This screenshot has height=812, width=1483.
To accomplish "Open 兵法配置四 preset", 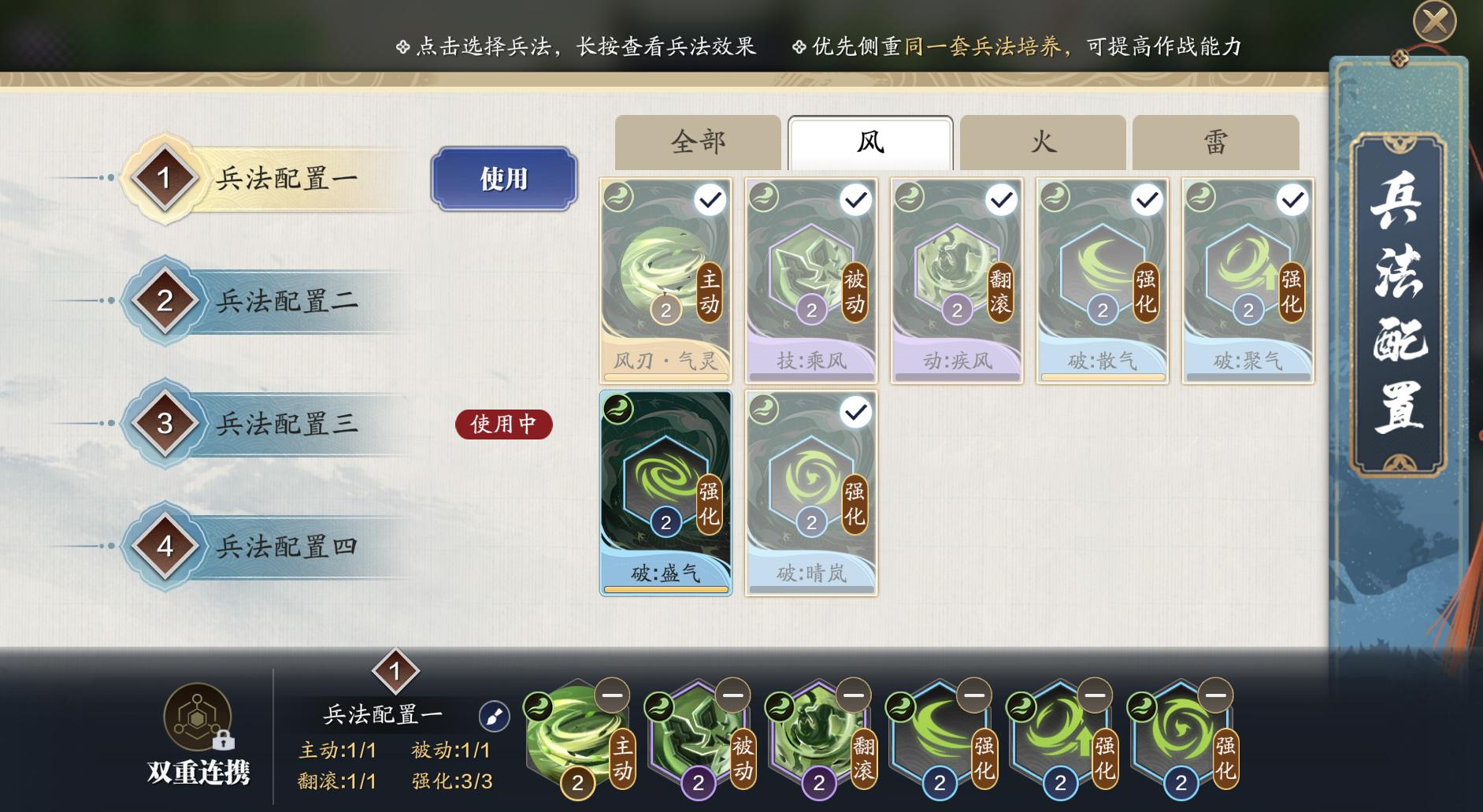I will click(286, 546).
